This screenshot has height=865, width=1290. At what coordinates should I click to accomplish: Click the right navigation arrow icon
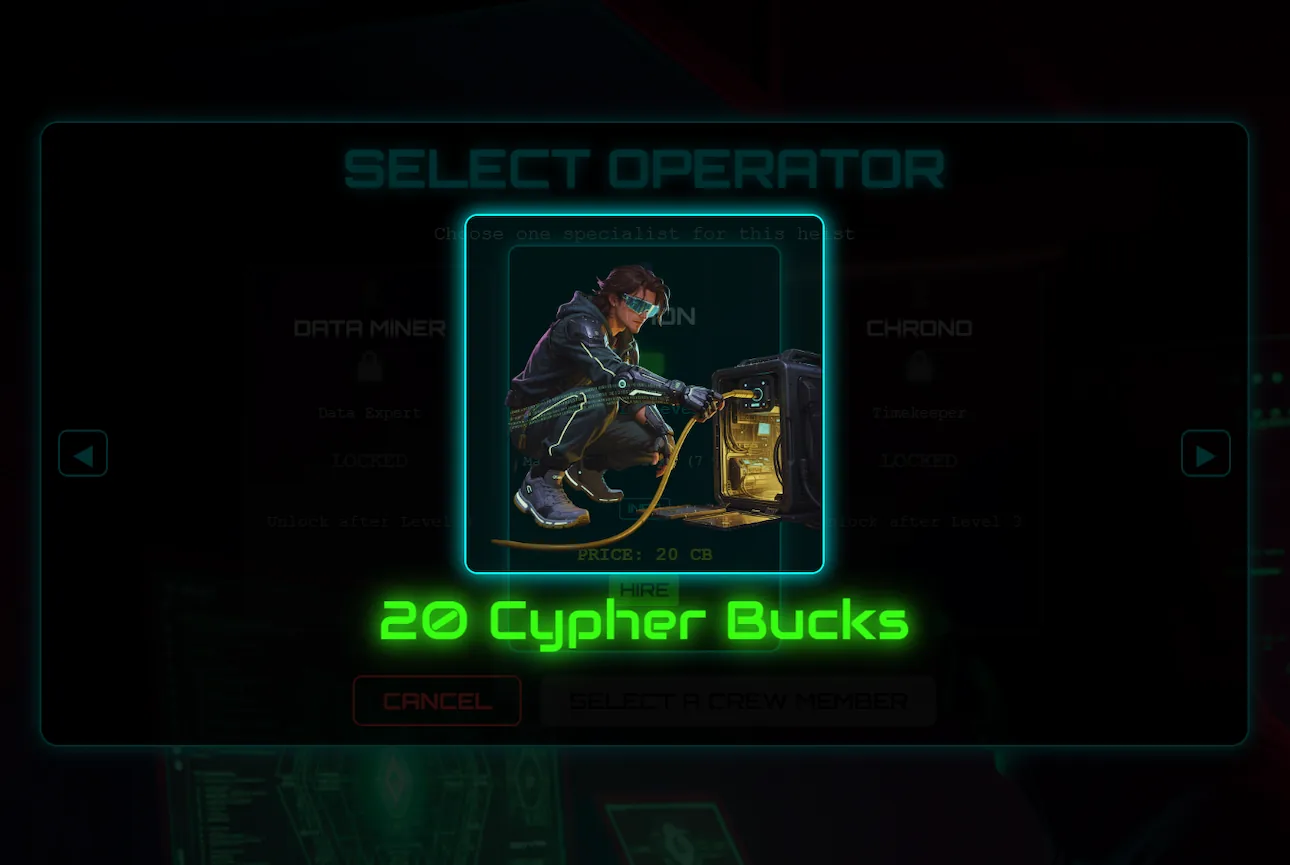(1206, 453)
